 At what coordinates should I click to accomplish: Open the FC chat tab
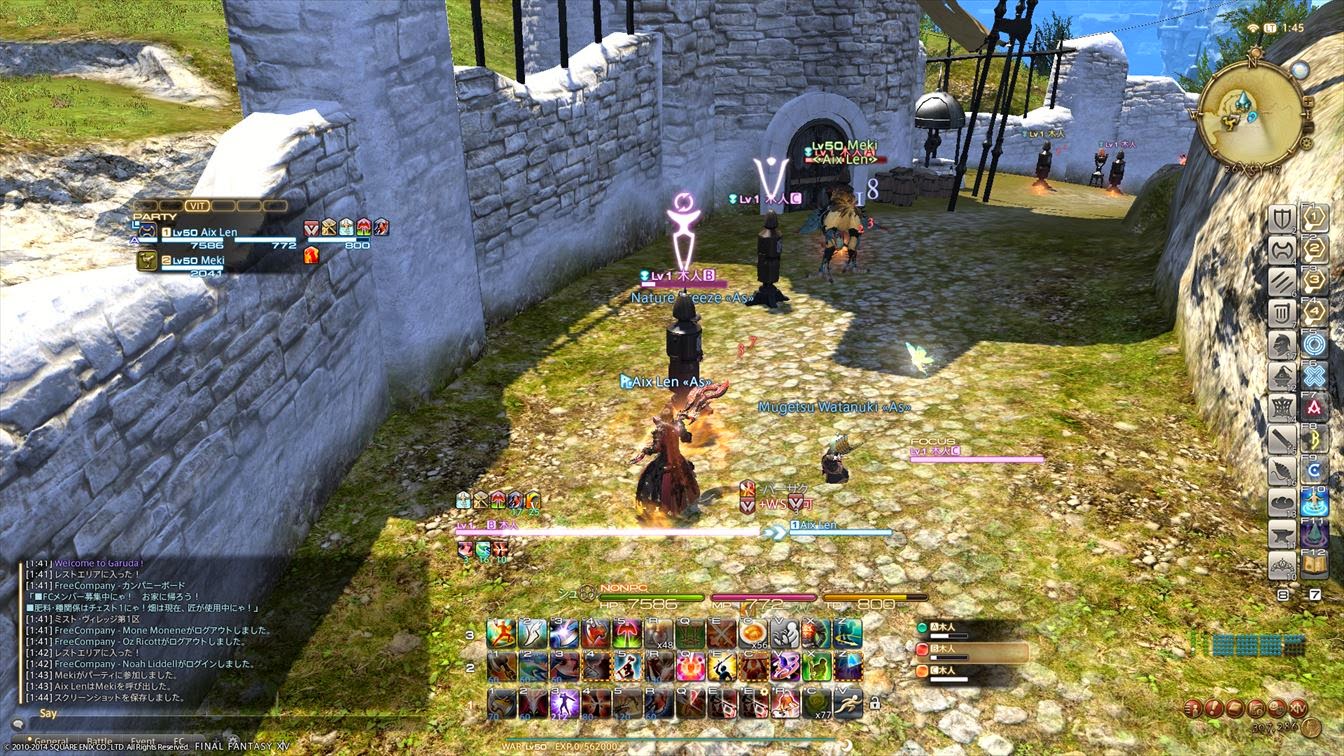click(x=179, y=741)
